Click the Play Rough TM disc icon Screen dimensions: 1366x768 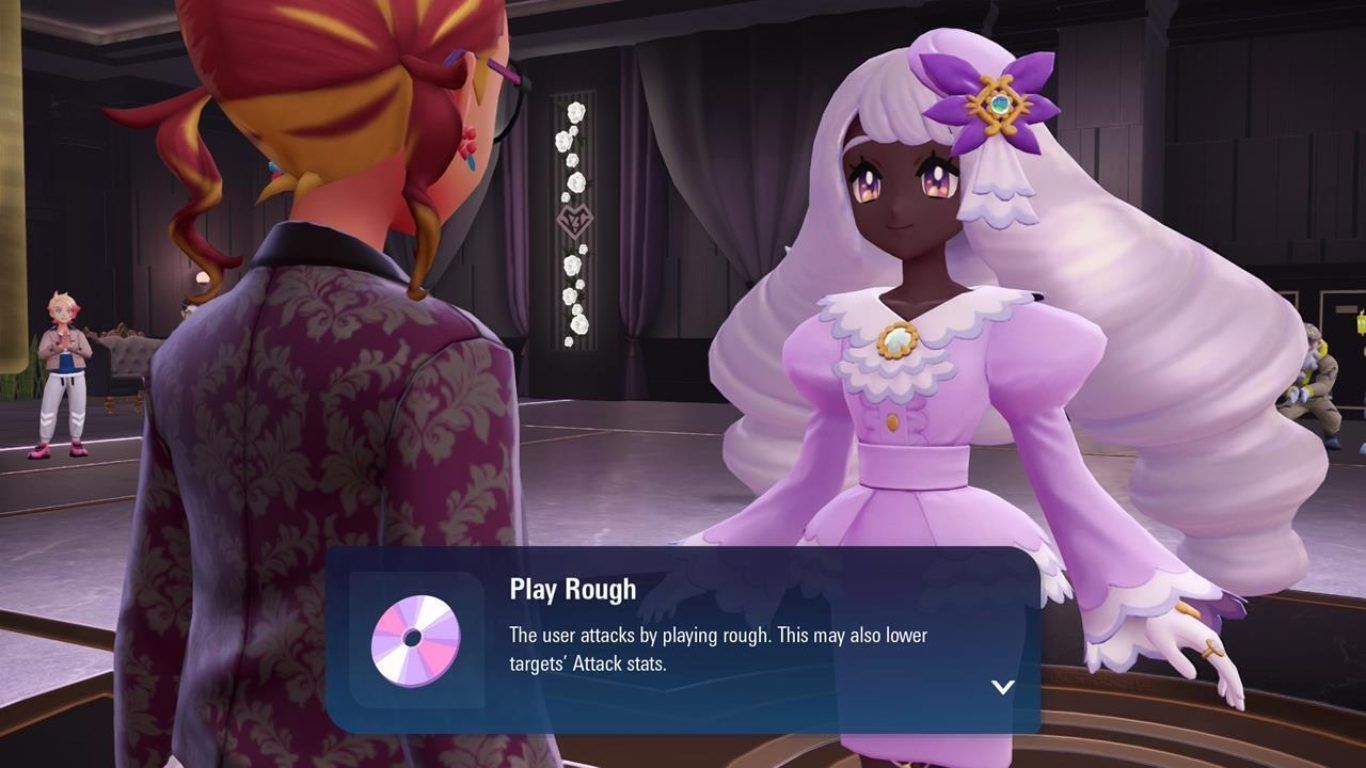coord(416,641)
